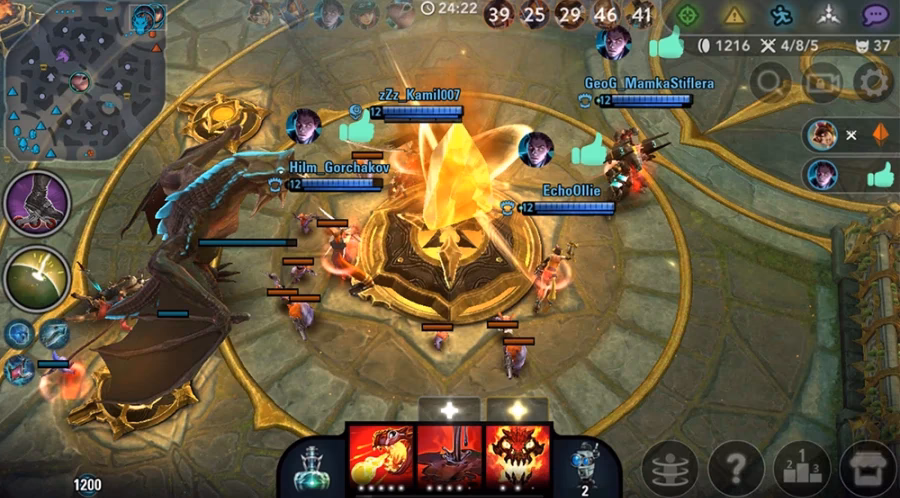Open the magnifying glass view
This screenshot has height=498, width=900.
click(x=771, y=82)
